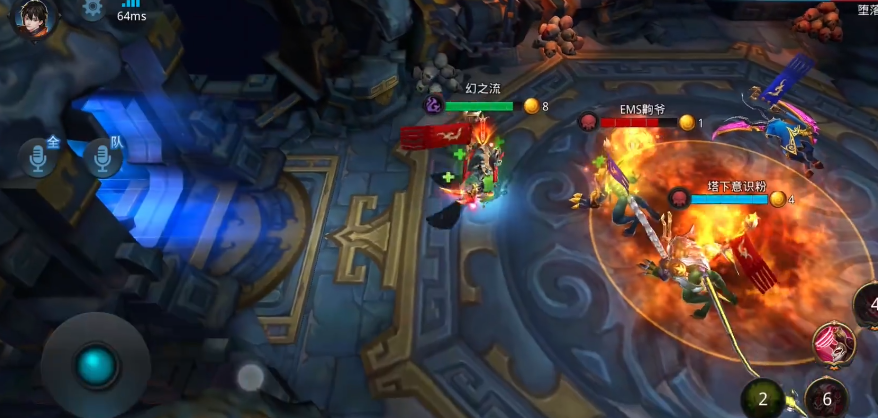Tap the green skill showing cooldown 2
Viewport: 878px width, 418px height.
[x=763, y=399]
